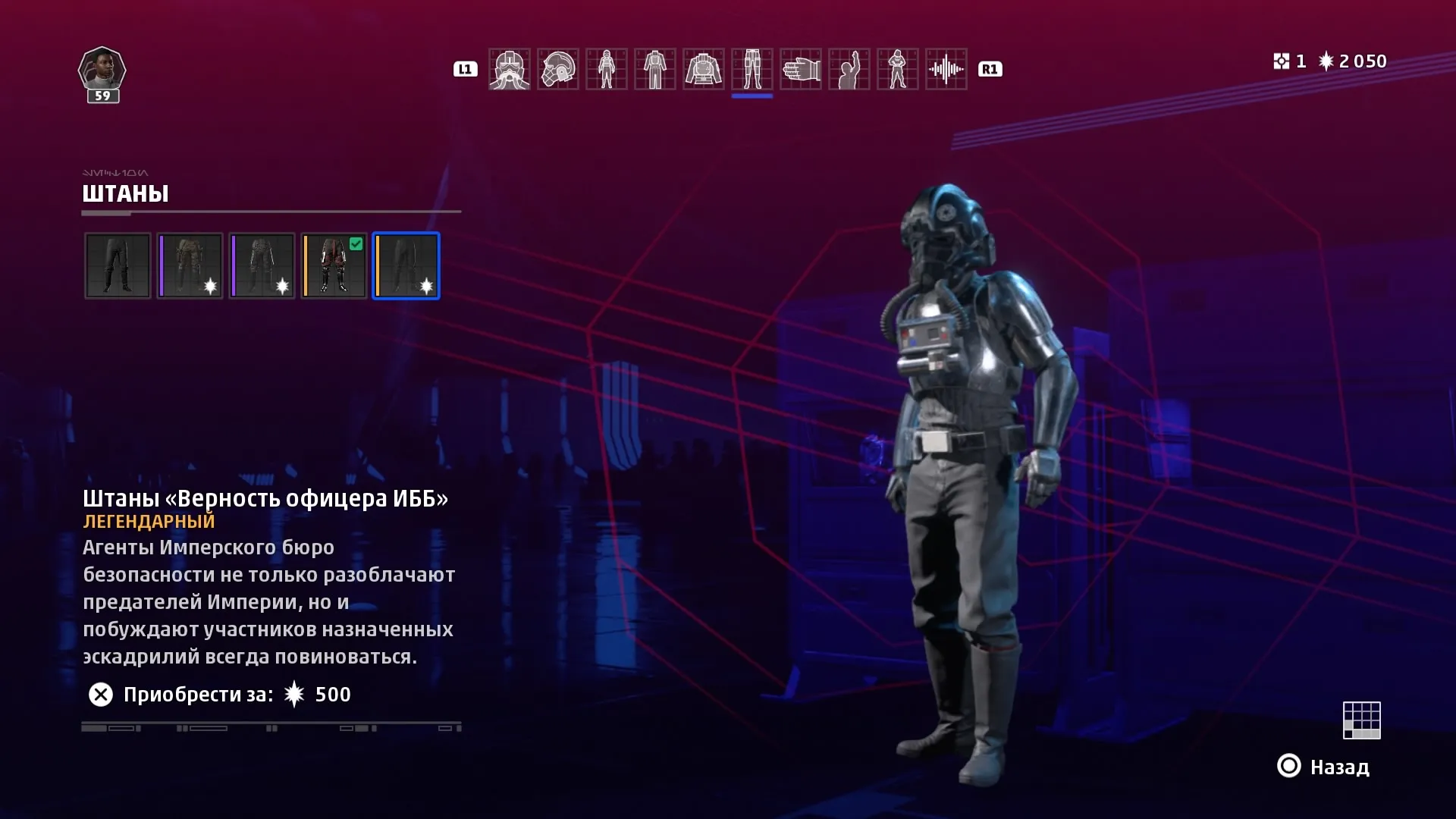Select the pants category tab

click(752, 69)
